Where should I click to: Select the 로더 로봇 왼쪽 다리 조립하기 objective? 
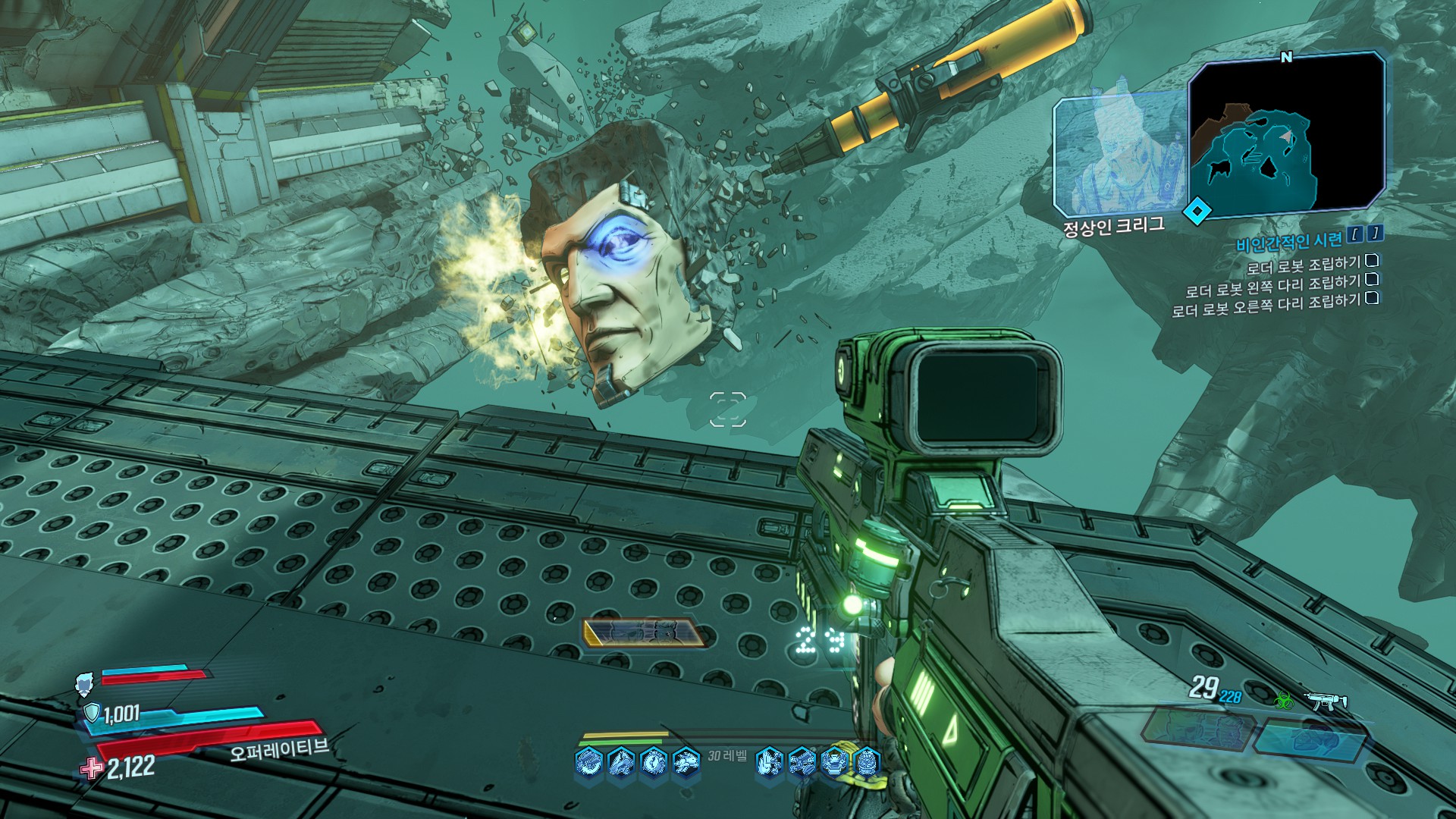pos(1273,287)
